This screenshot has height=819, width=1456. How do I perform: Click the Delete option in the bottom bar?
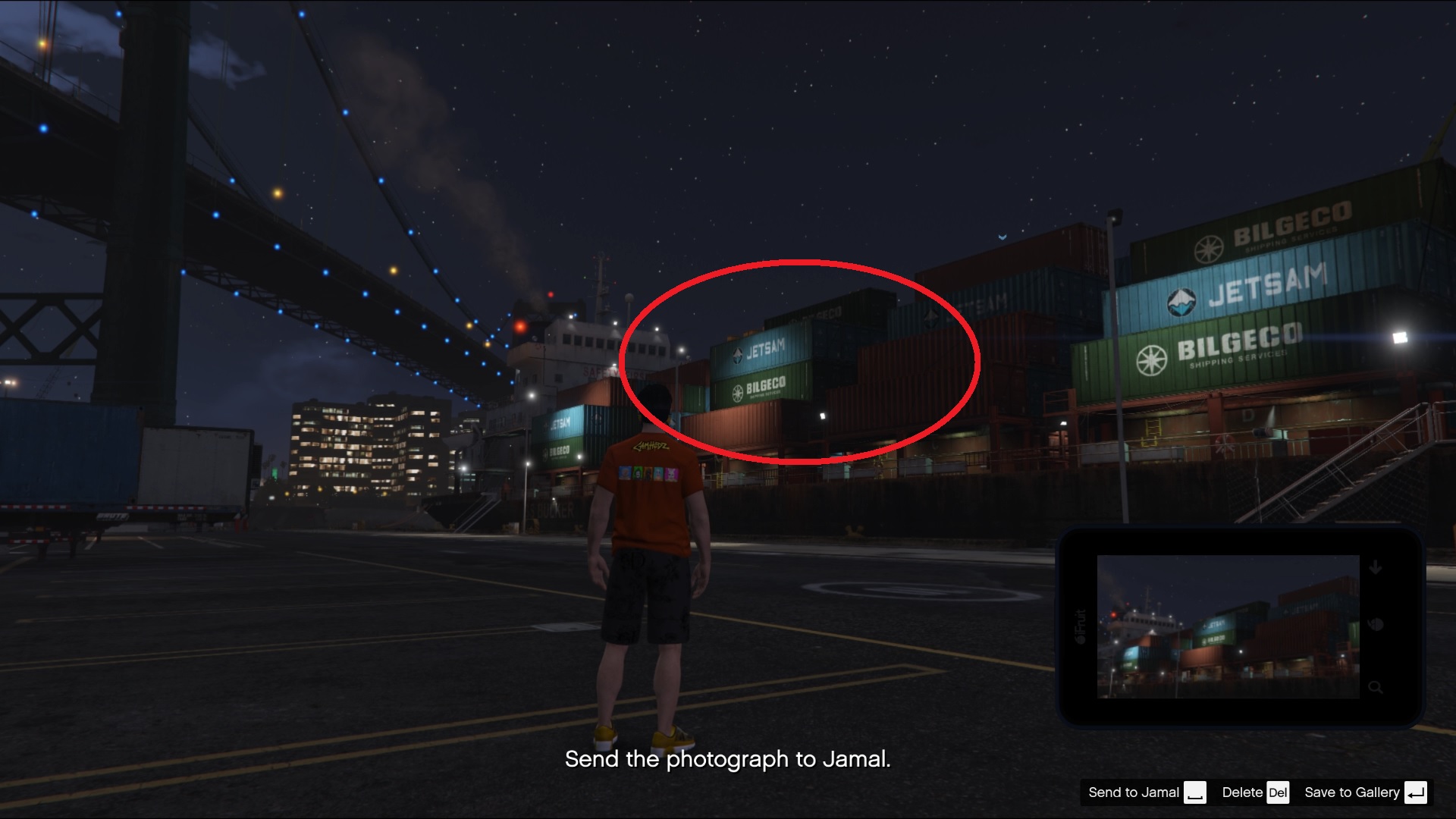pyautogui.click(x=1242, y=792)
